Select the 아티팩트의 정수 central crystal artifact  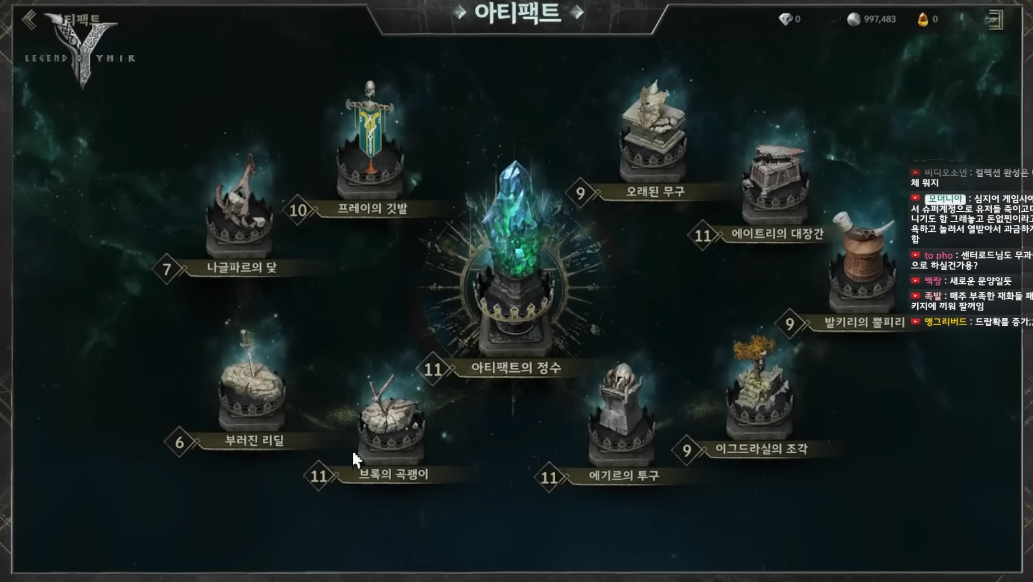[x=514, y=250]
